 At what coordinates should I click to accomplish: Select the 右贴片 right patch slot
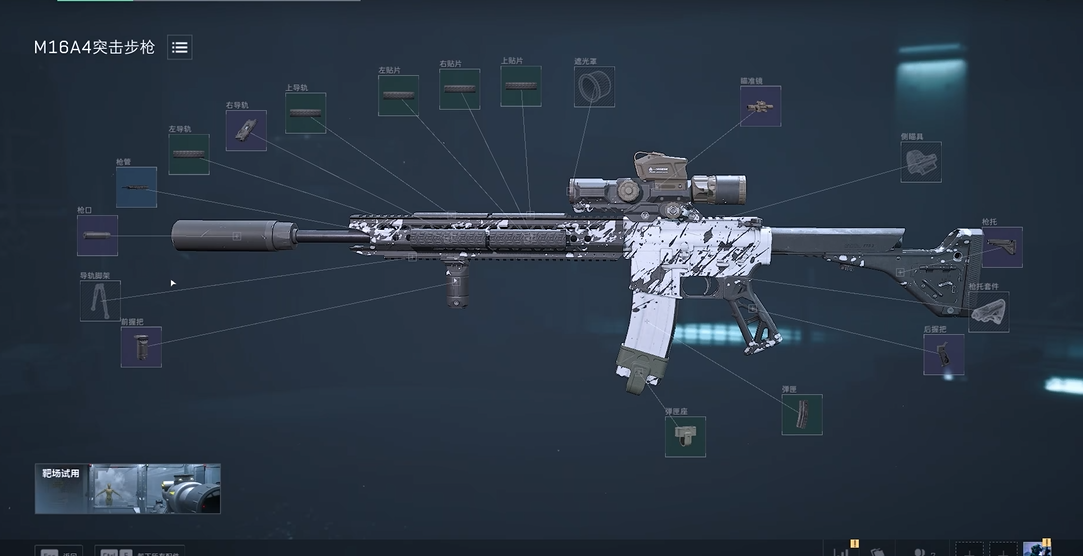click(459, 89)
